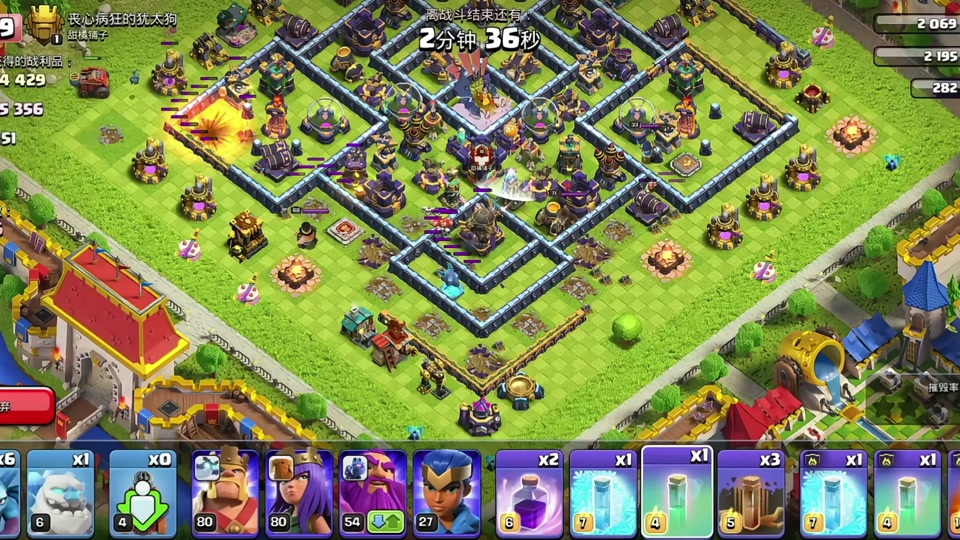
Task: Select the purple Rage spell card
Action: [x=530, y=493]
